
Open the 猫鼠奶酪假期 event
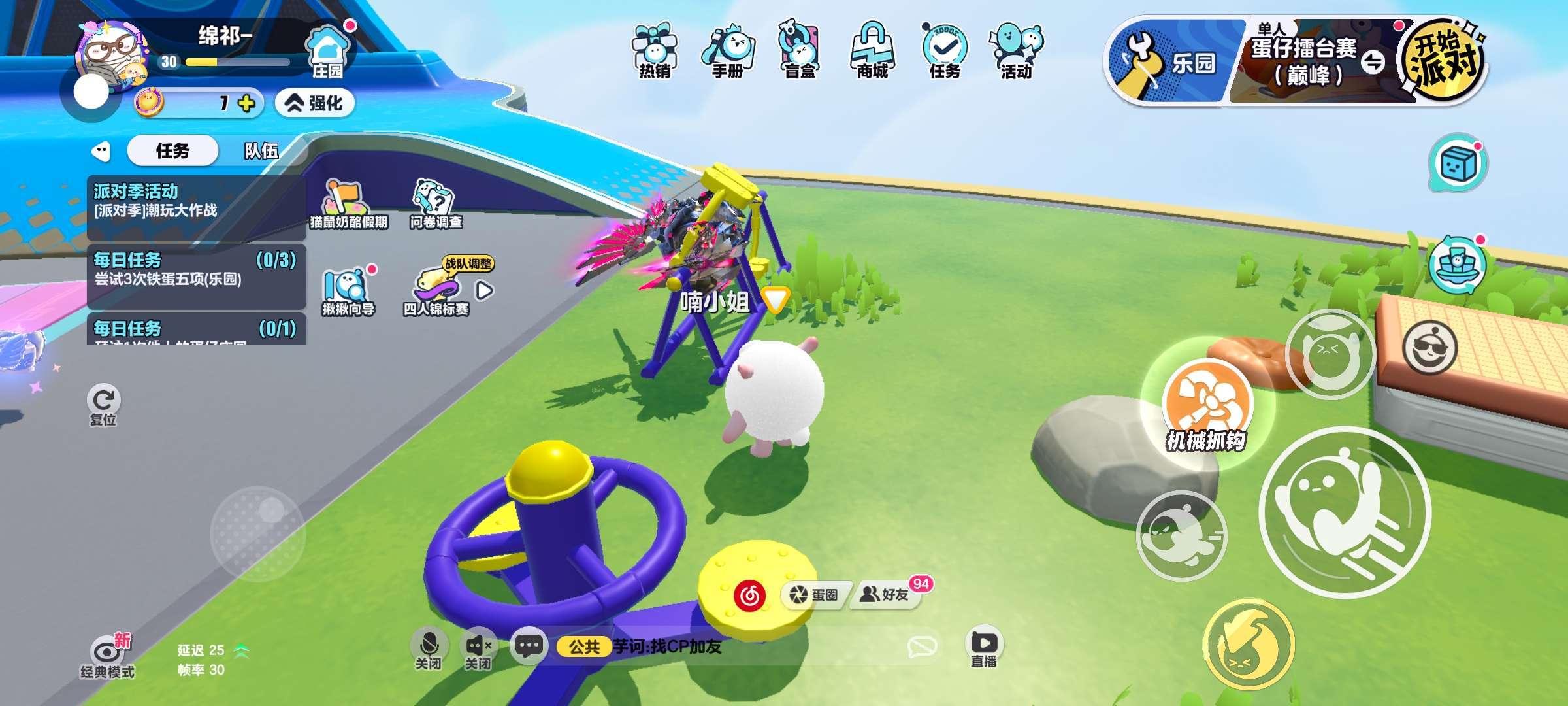pyautogui.click(x=348, y=204)
